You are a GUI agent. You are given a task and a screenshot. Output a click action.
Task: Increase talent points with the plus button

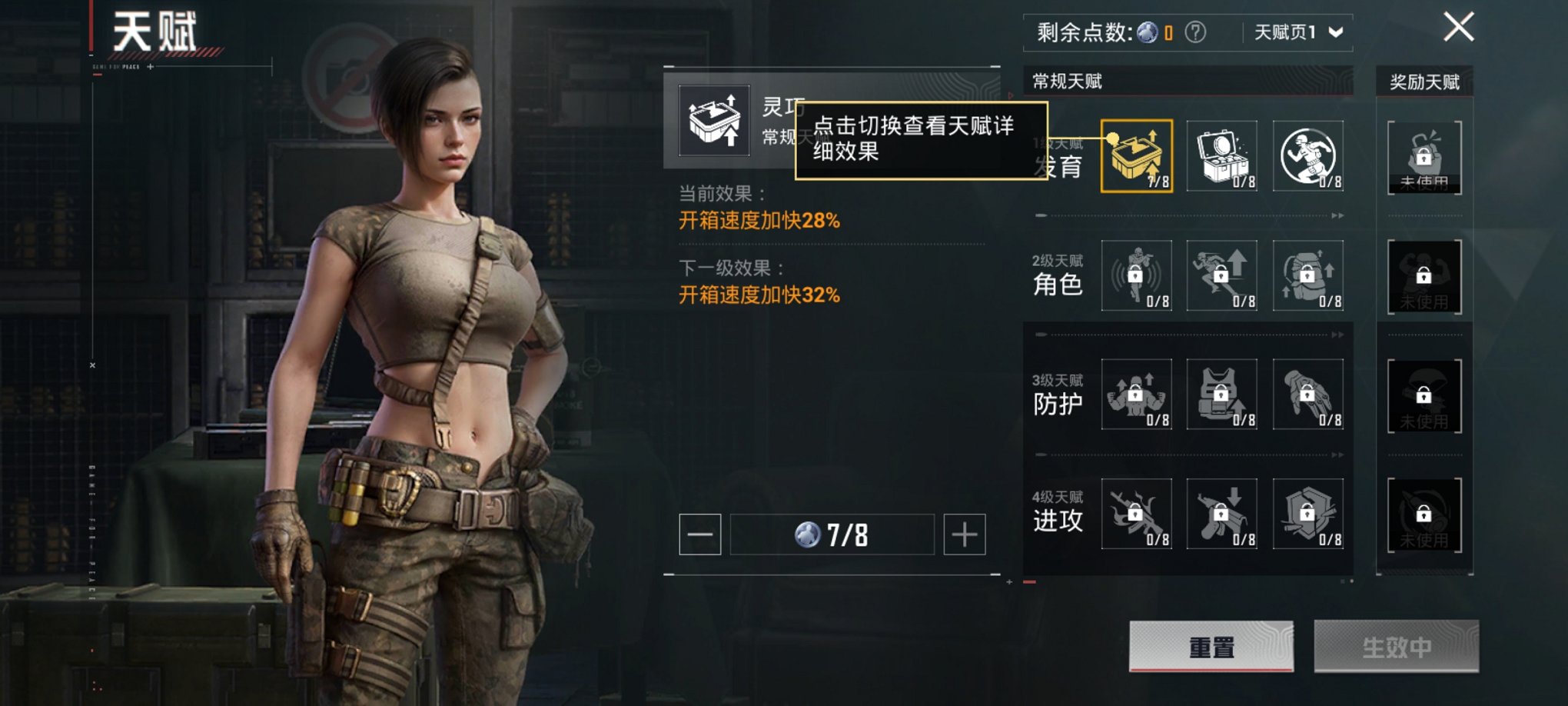click(965, 534)
